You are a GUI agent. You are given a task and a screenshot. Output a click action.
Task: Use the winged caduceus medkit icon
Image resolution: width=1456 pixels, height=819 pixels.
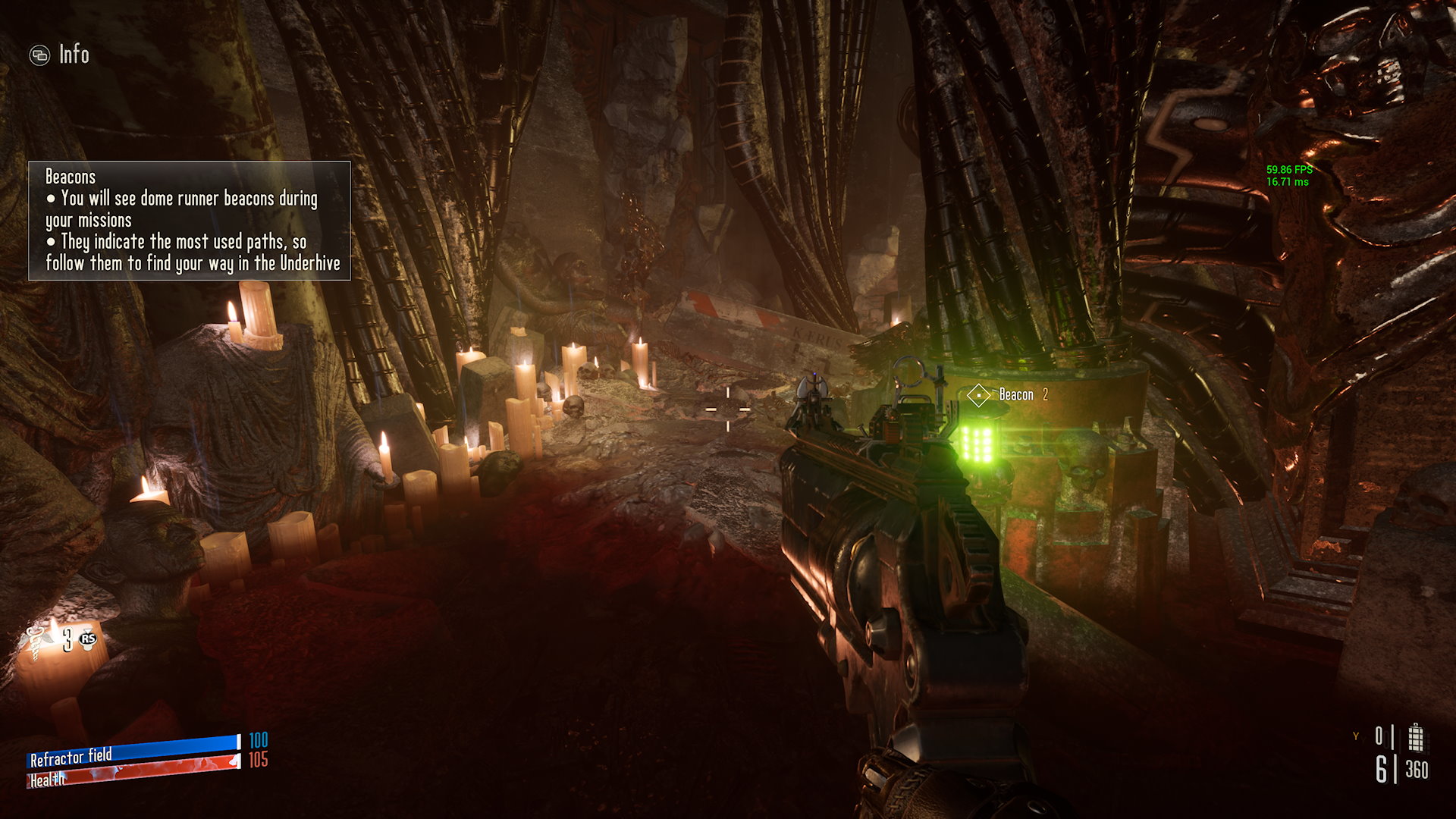click(39, 639)
